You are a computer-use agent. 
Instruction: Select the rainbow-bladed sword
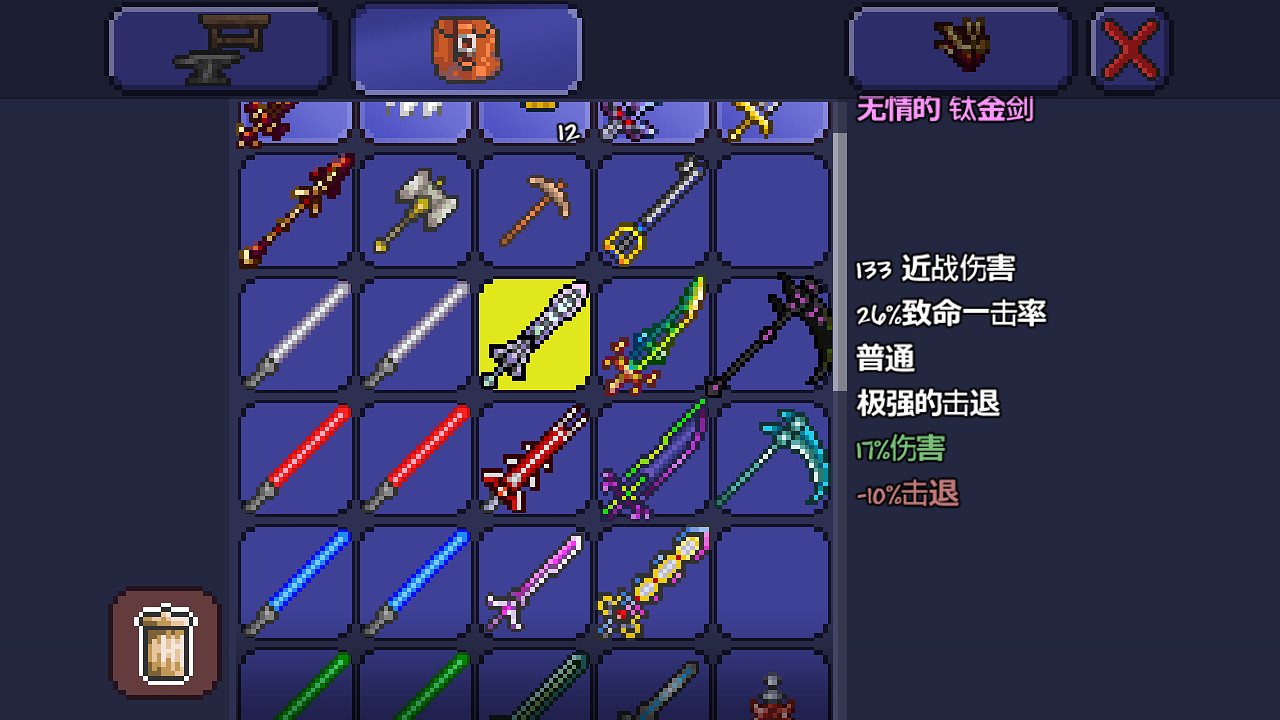tap(654, 332)
